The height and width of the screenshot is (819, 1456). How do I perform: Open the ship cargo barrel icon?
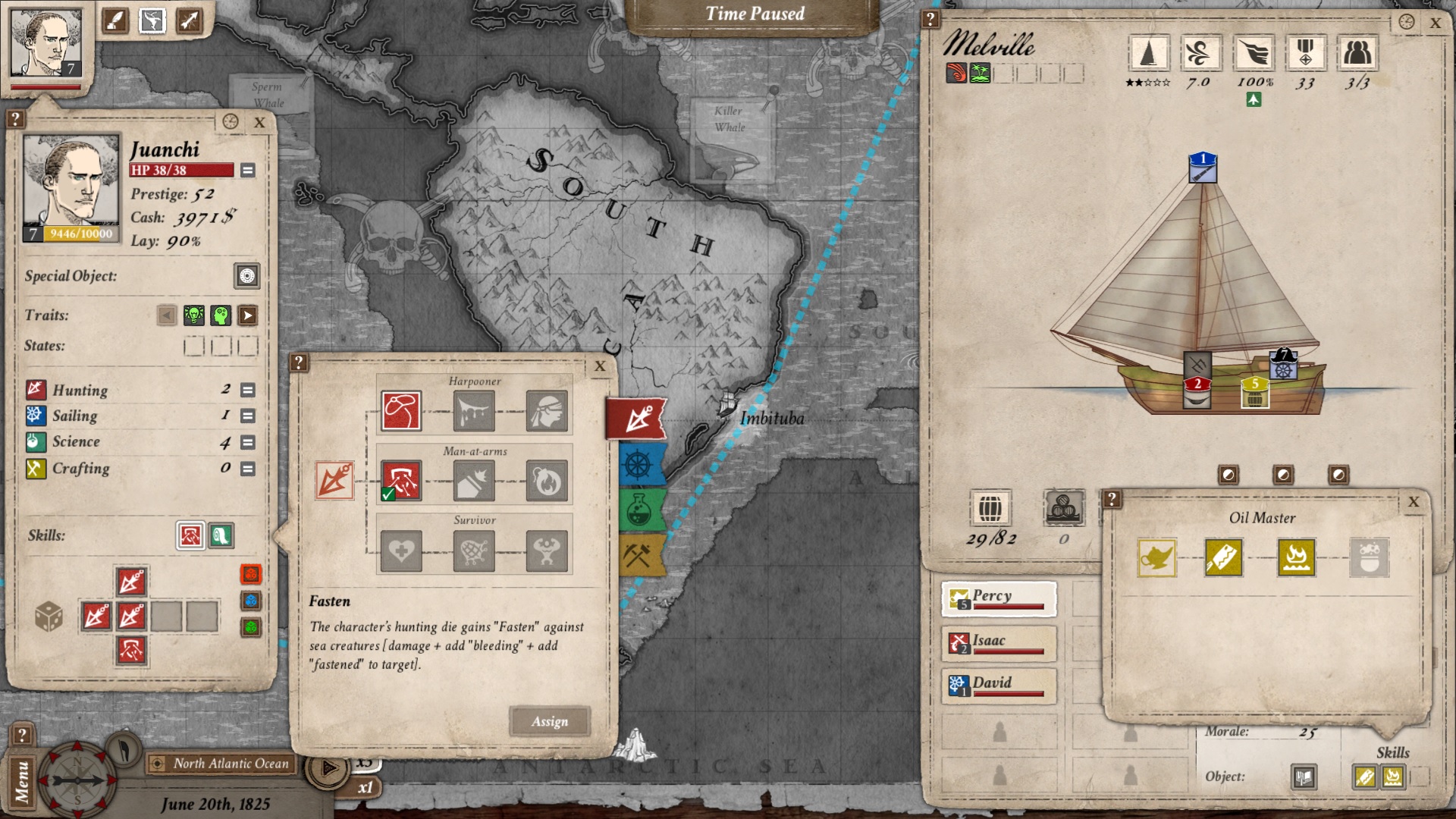(x=990, y=508)
